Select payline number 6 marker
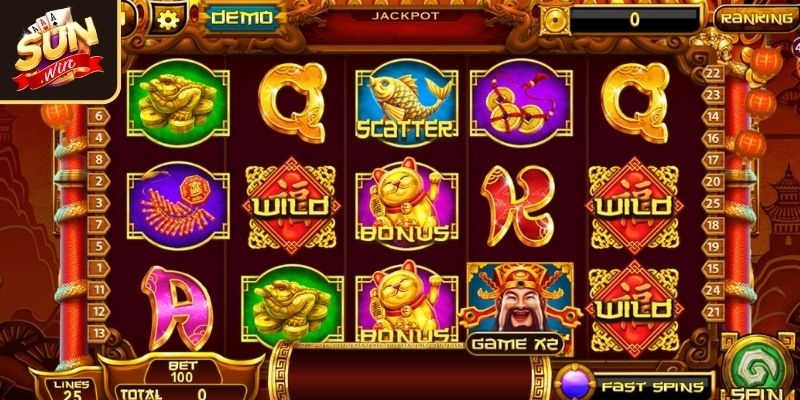Image resolution: width=800 pixels, height=400 pixels. tap(100, 115)
